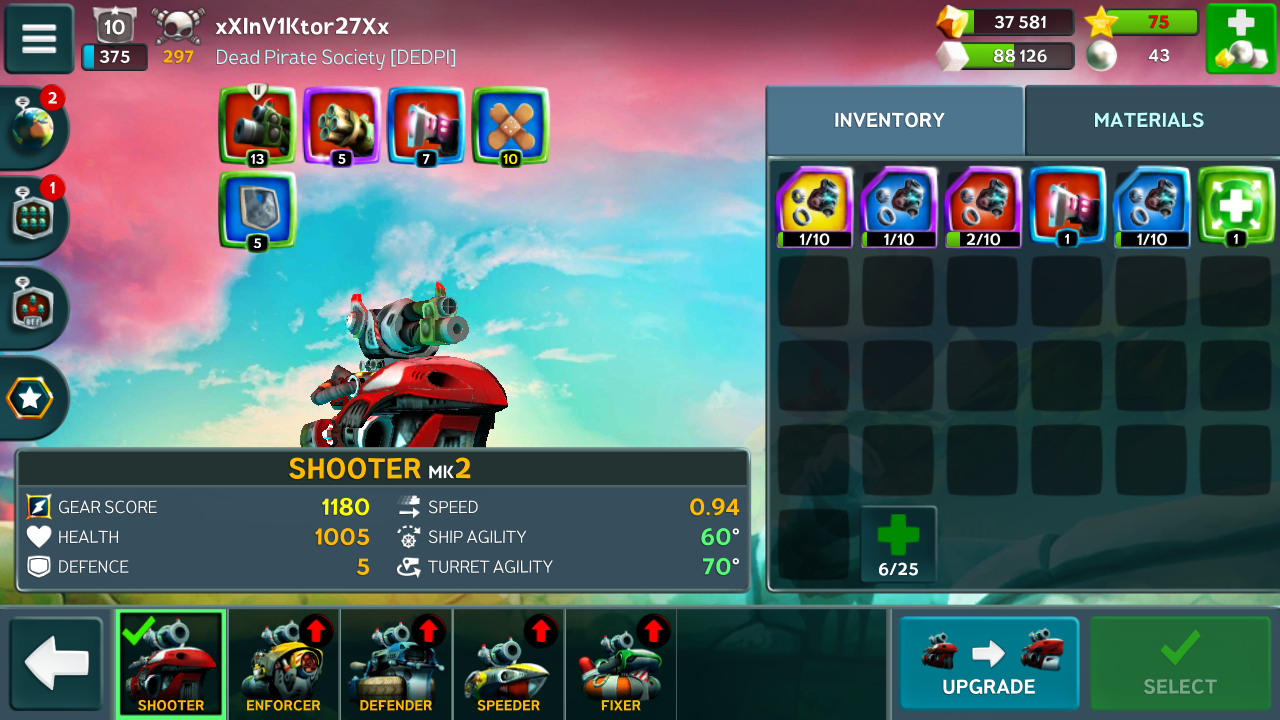
Task: Tap the equipped level 13 cannon weapon
Action: tap(257, 126)
